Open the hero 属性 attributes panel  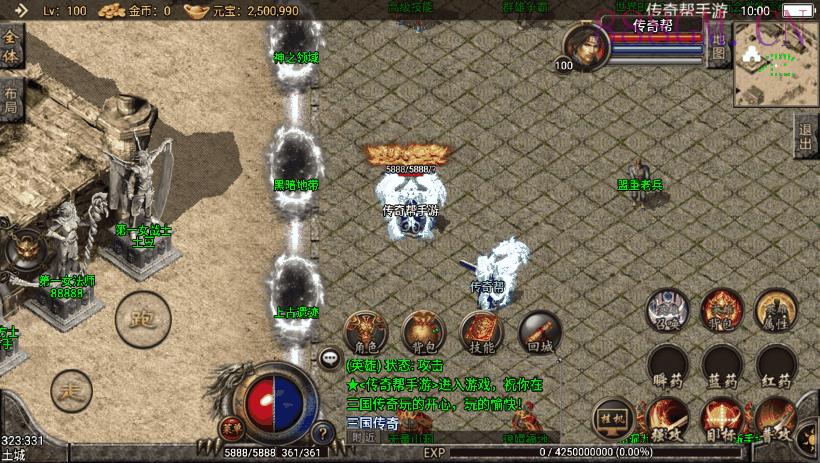[x=775, y=309]
